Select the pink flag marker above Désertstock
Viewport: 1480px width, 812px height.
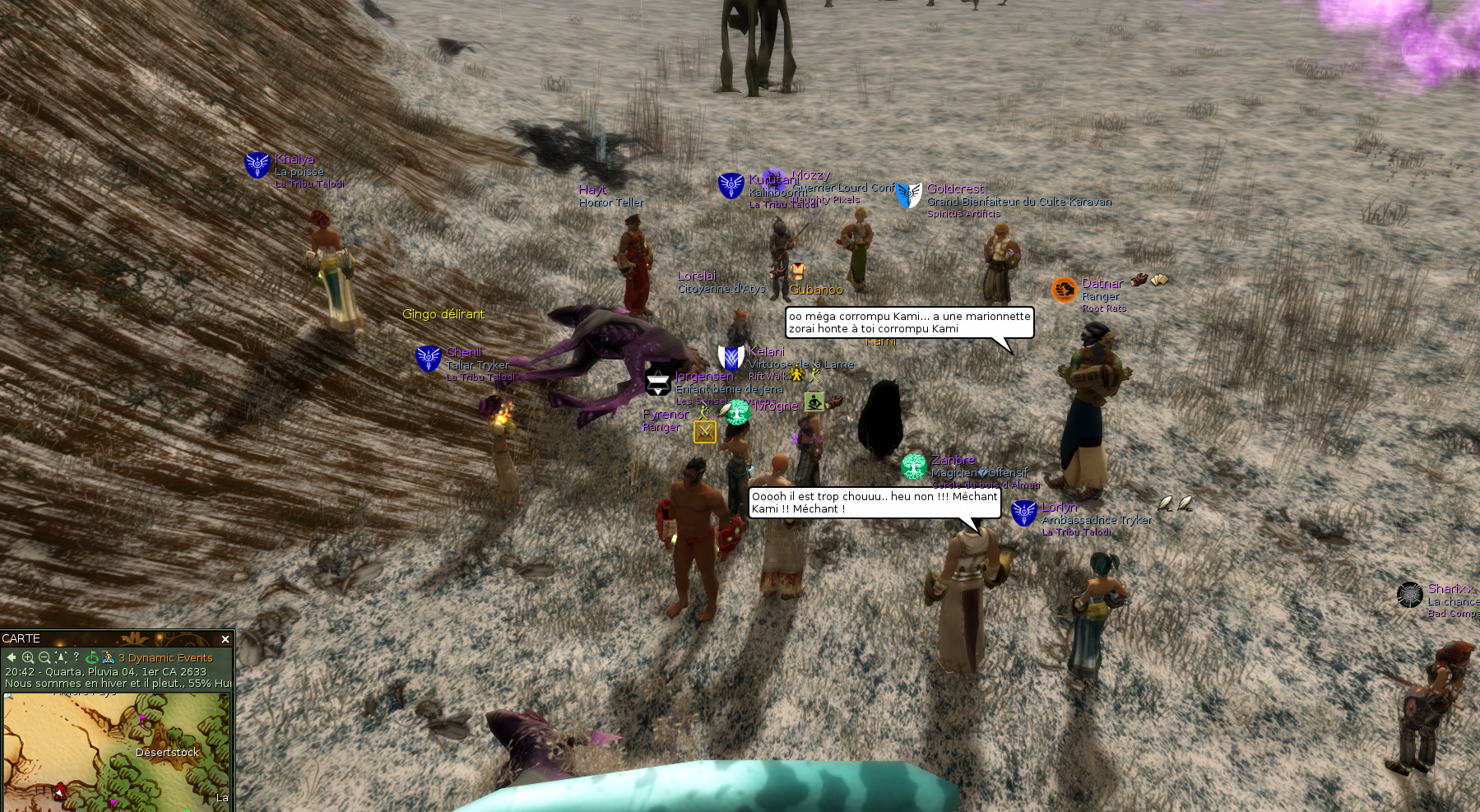pyautogui.click(x=142, y=719)
